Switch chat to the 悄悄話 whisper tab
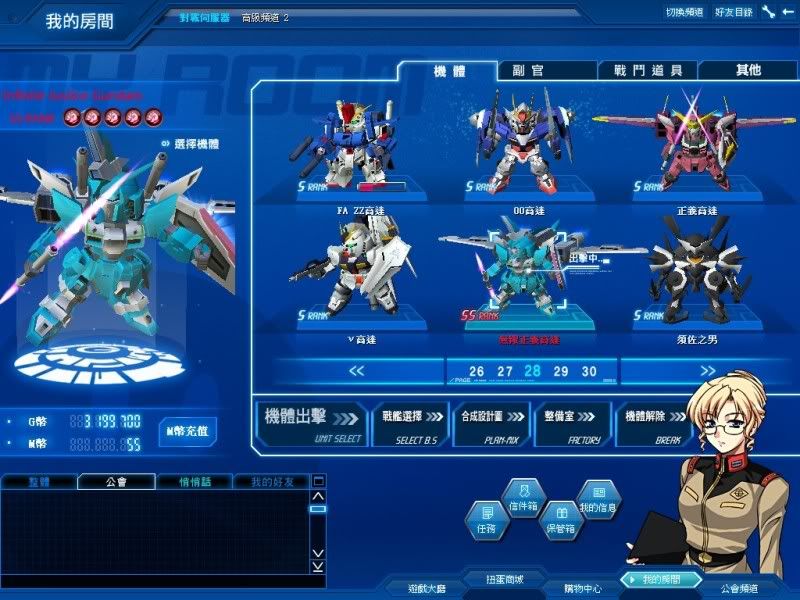 point(194,482)
